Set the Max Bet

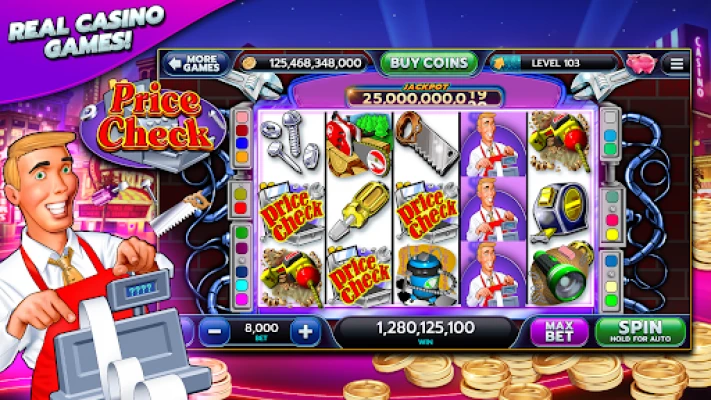[x=559, y=331]
